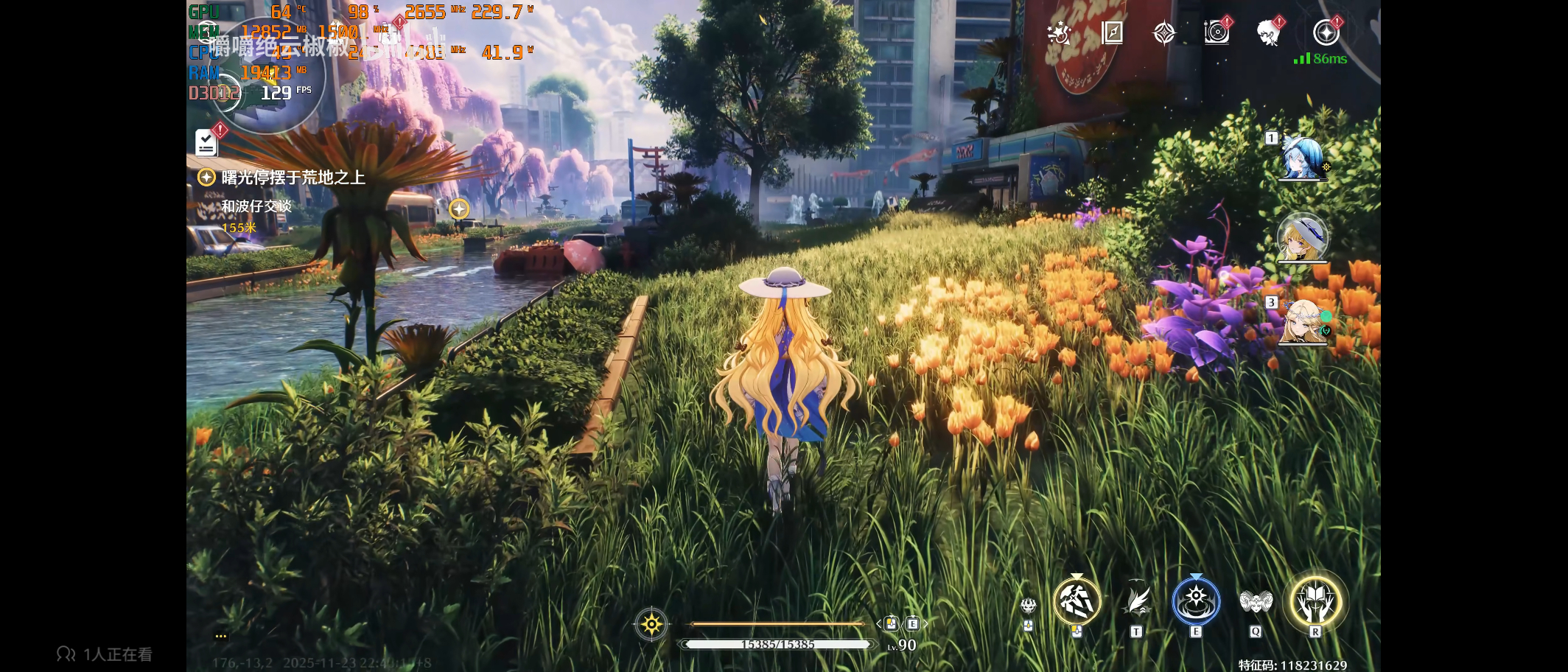Viewport: 1568px width, 672px height.
Task: Use the winged grapple utility icon
Action: [x=1136, y=601]
